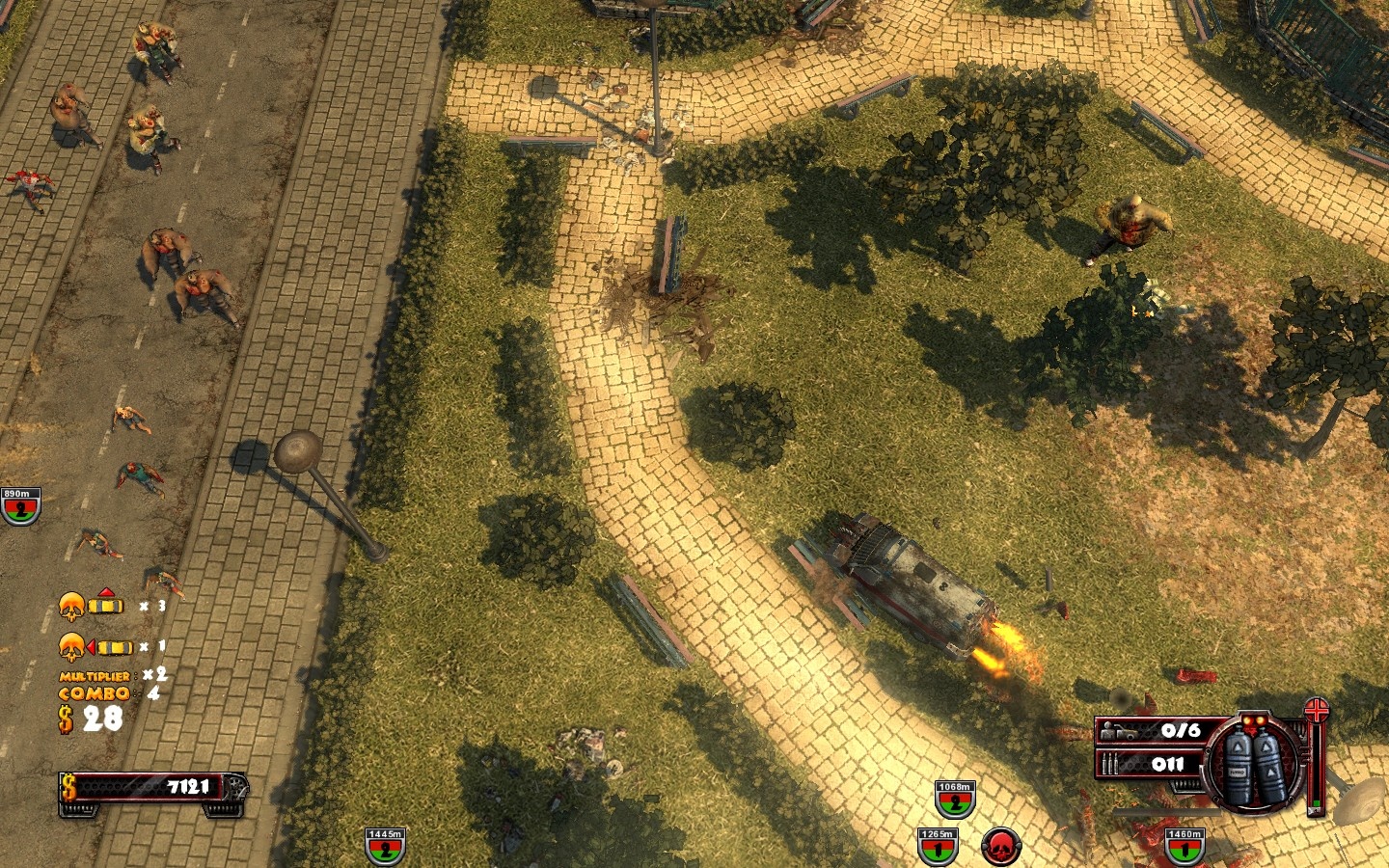Click the 1460m objective marker
Viewport: 1389px width, 868px height.
tap(1184, 846)
